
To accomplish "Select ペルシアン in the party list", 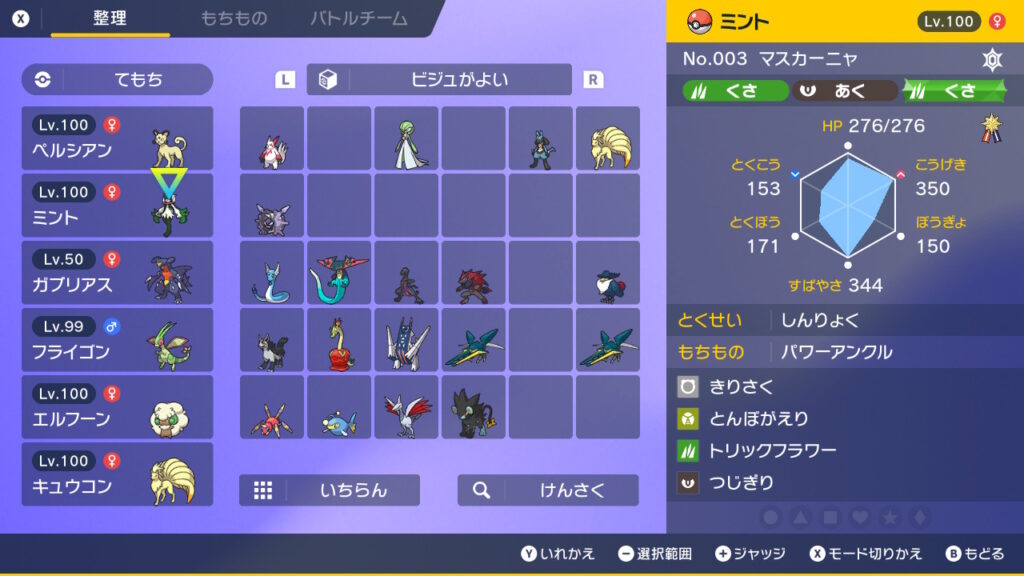I will coord(118,139).
